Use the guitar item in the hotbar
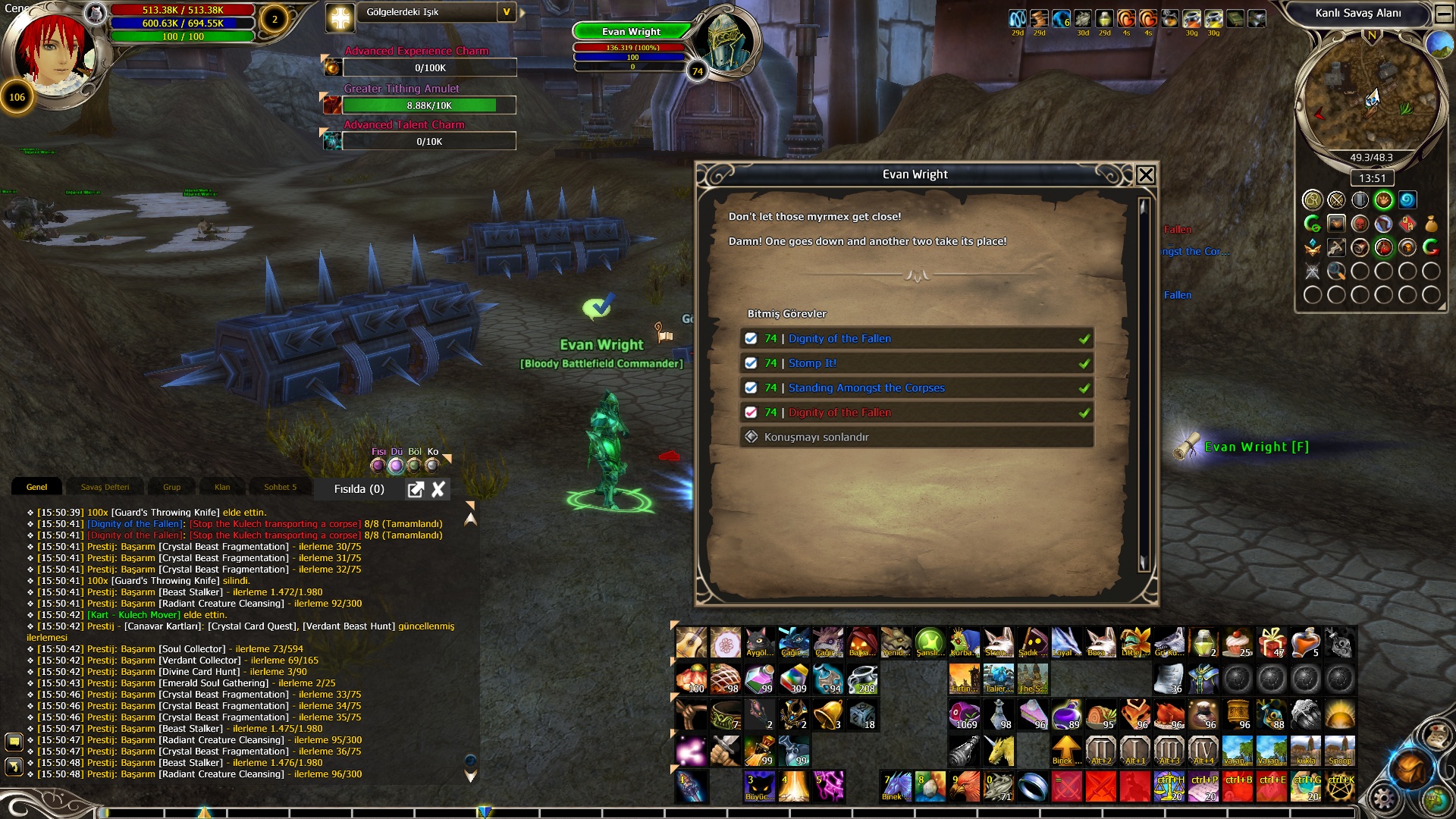The image size is (1456, 819). point(691,643)
